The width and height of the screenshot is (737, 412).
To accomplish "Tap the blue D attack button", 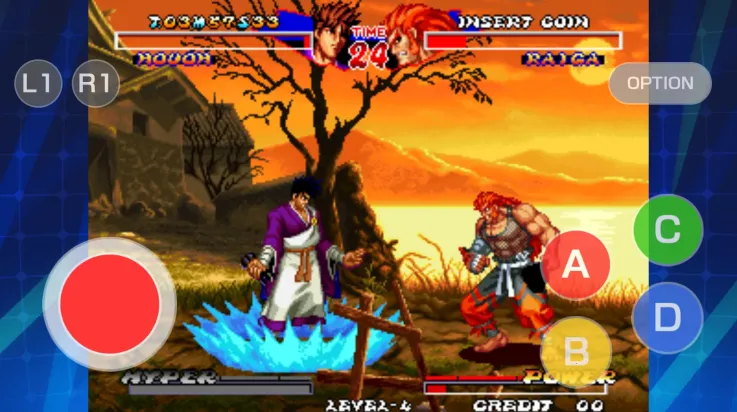I will point(667,318).
